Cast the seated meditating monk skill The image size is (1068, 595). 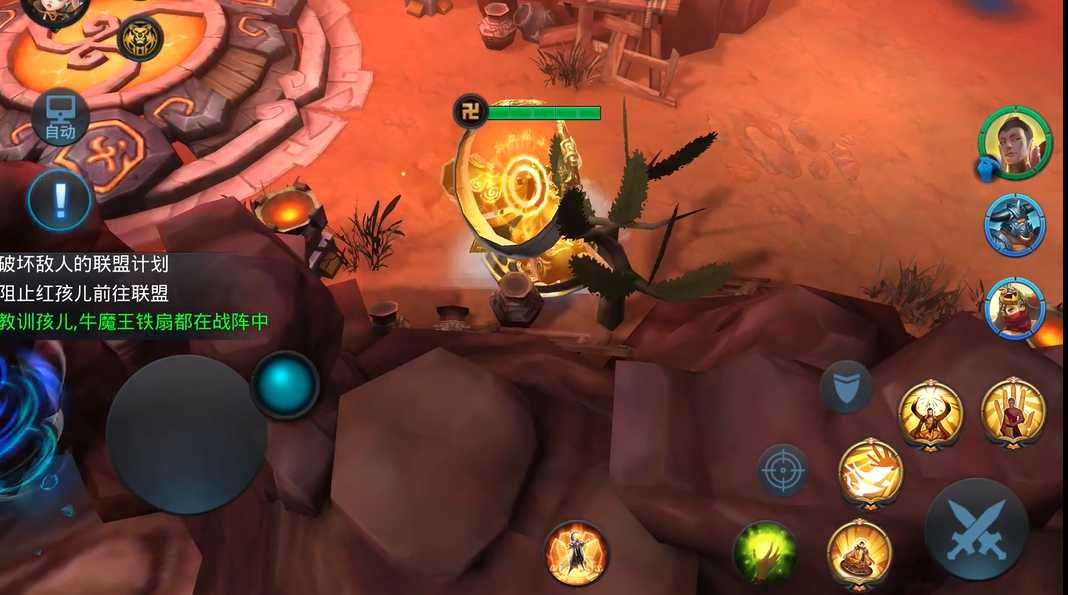tap(859, 553)
